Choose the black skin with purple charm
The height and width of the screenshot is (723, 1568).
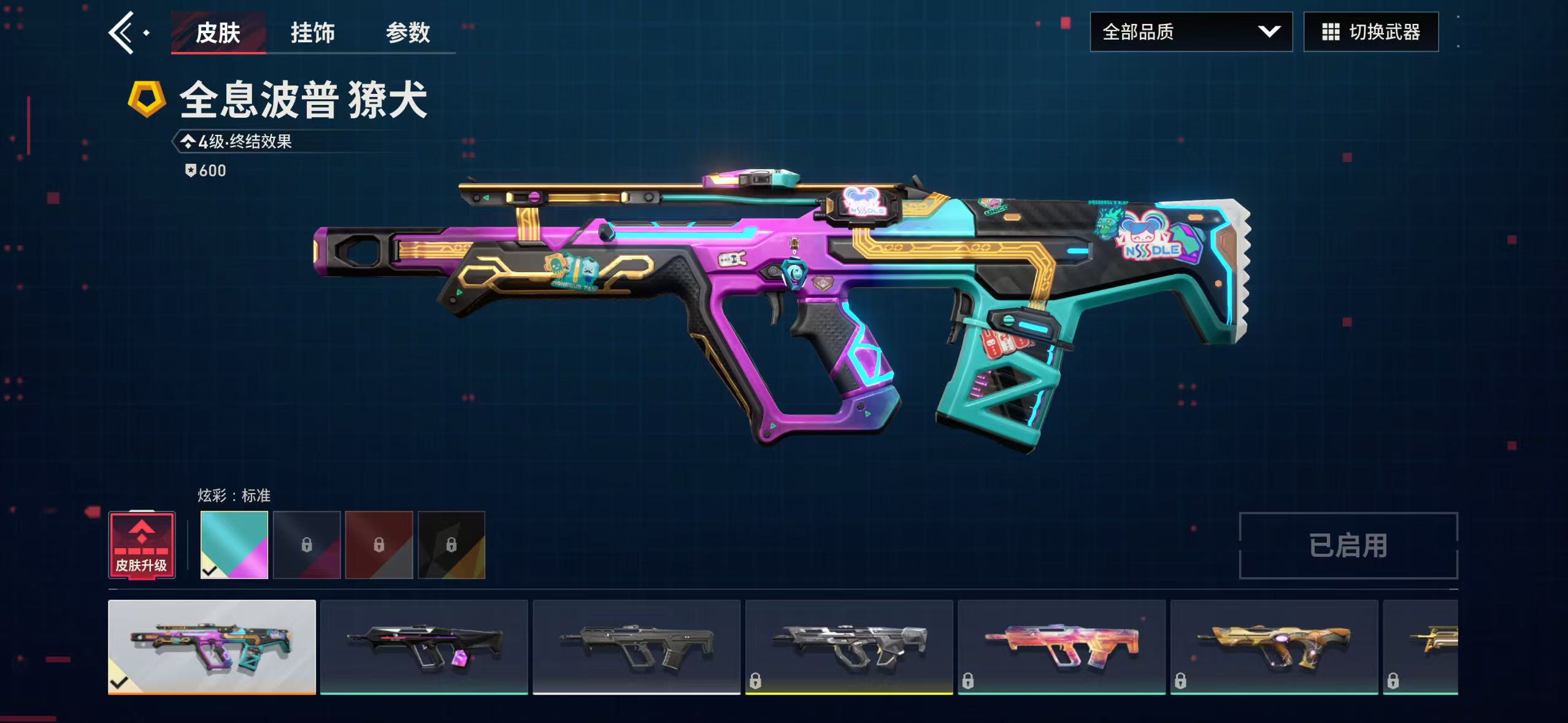[424, 646]
